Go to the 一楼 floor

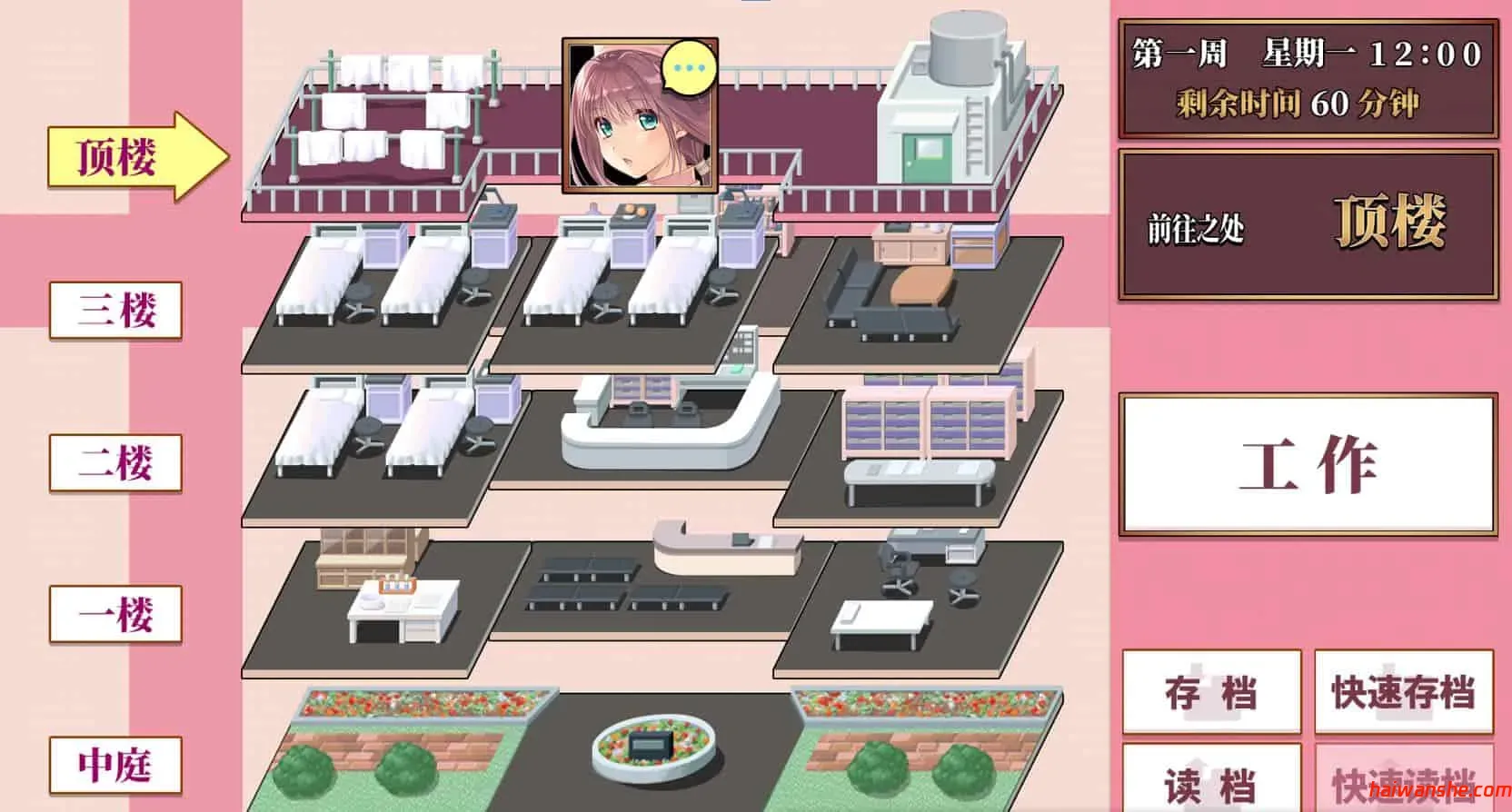tap(115, 615)
